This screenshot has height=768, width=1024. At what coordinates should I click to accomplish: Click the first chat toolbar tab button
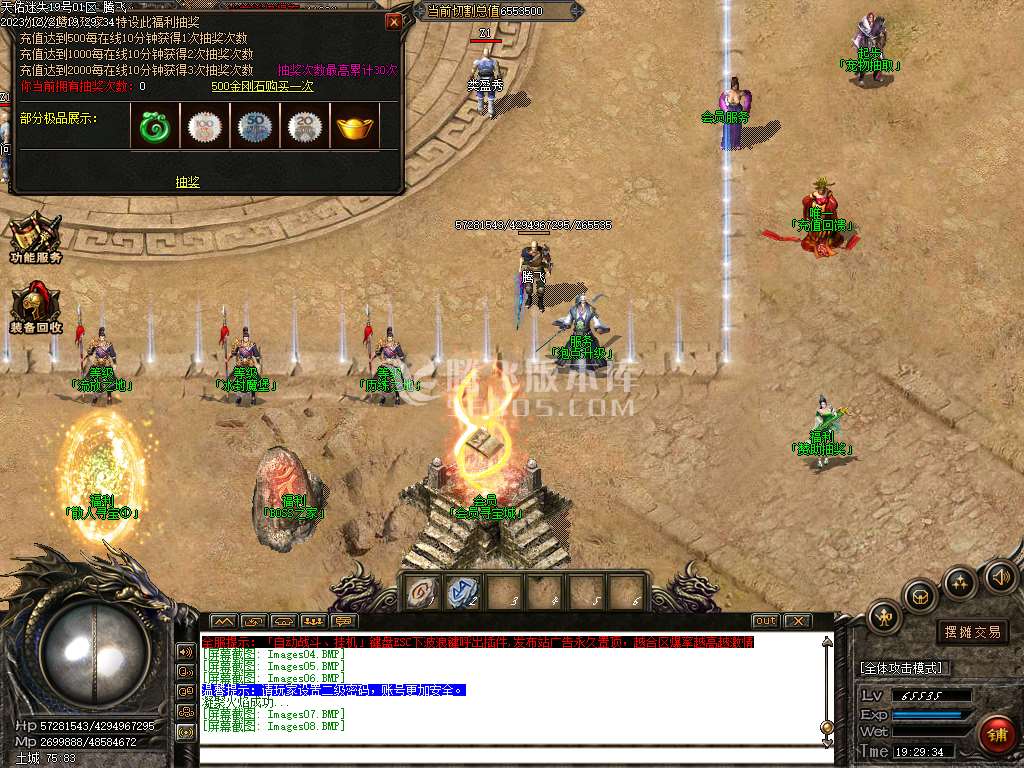[222, 621]
